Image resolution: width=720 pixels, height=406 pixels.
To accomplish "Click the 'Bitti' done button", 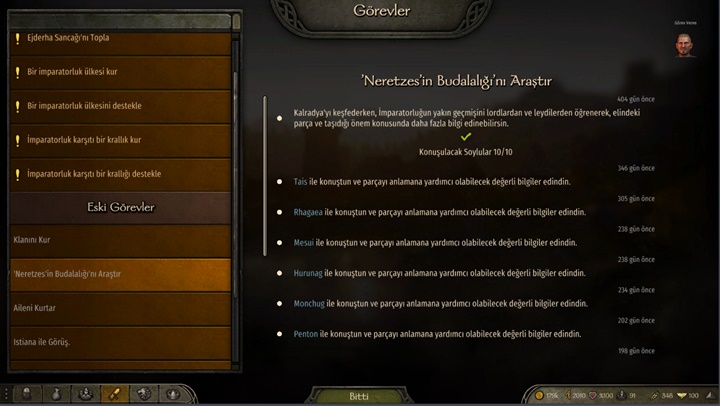I will pyautogui.click(x=359, y=396).
